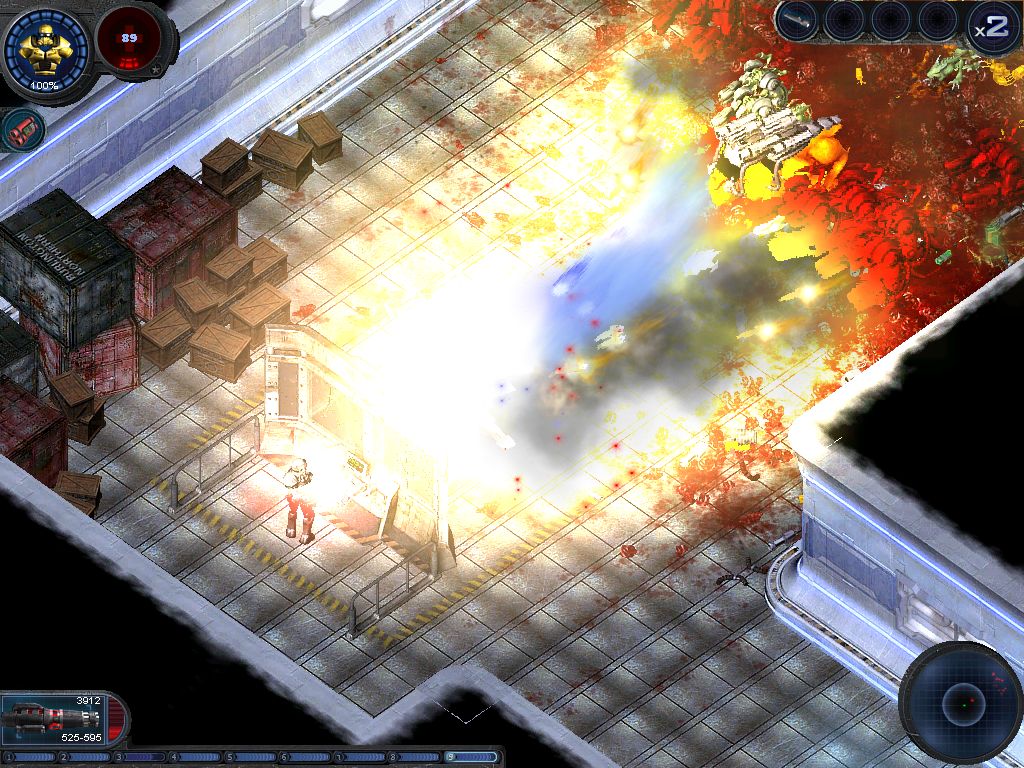Click the x2 multiplier icon
The height and width of the screenshot is (768, 1024).
990,27
